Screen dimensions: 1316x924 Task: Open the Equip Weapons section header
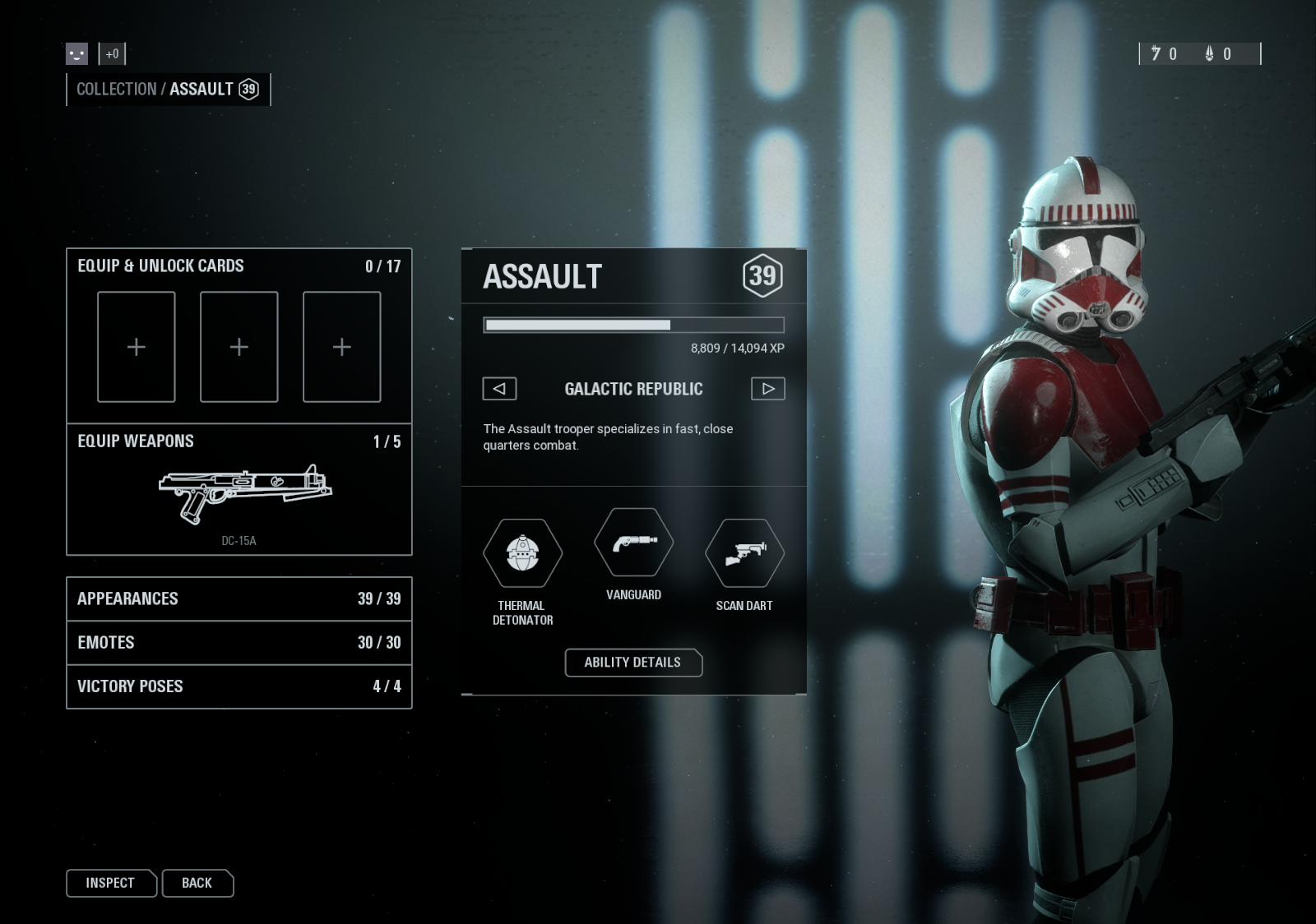(x=136, y=441)
